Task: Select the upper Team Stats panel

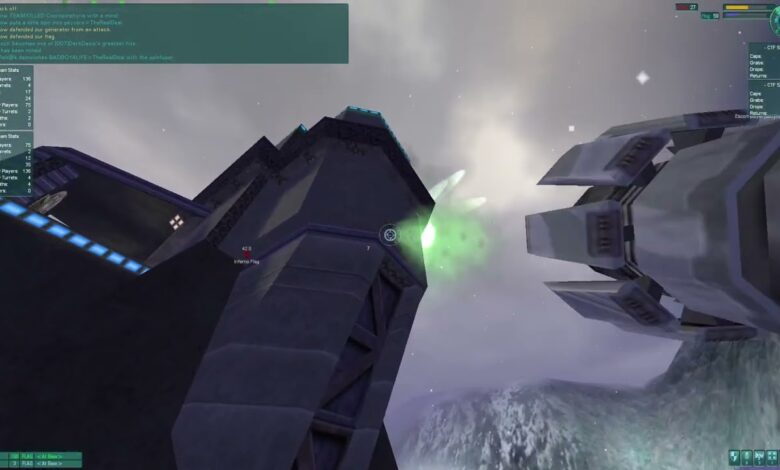Action: click(17, 97)
